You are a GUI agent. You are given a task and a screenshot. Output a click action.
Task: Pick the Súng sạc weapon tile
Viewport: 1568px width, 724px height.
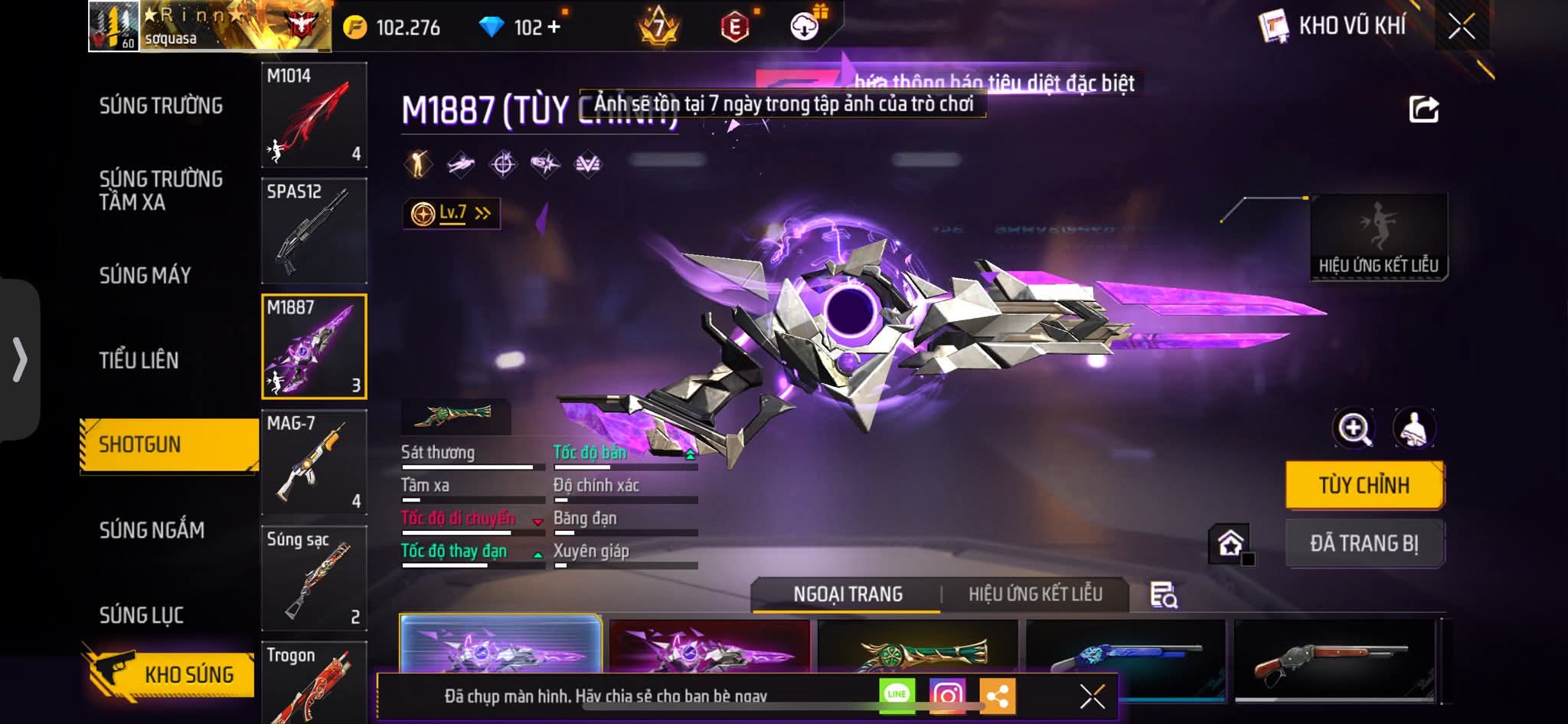click(x=314, y=578)
